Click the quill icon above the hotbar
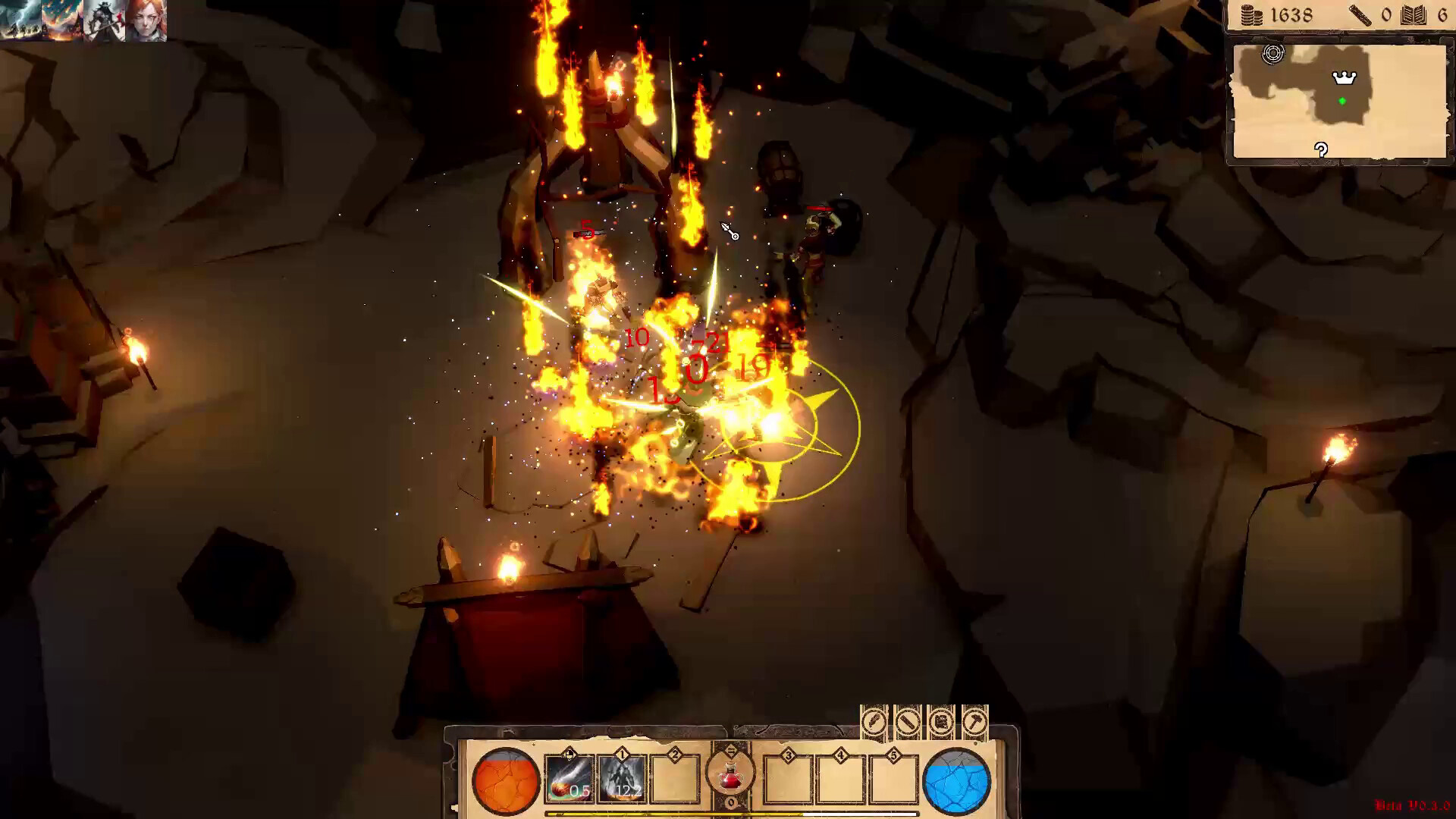This screenshot has height=819, width=1456. (x=874, y=720)
